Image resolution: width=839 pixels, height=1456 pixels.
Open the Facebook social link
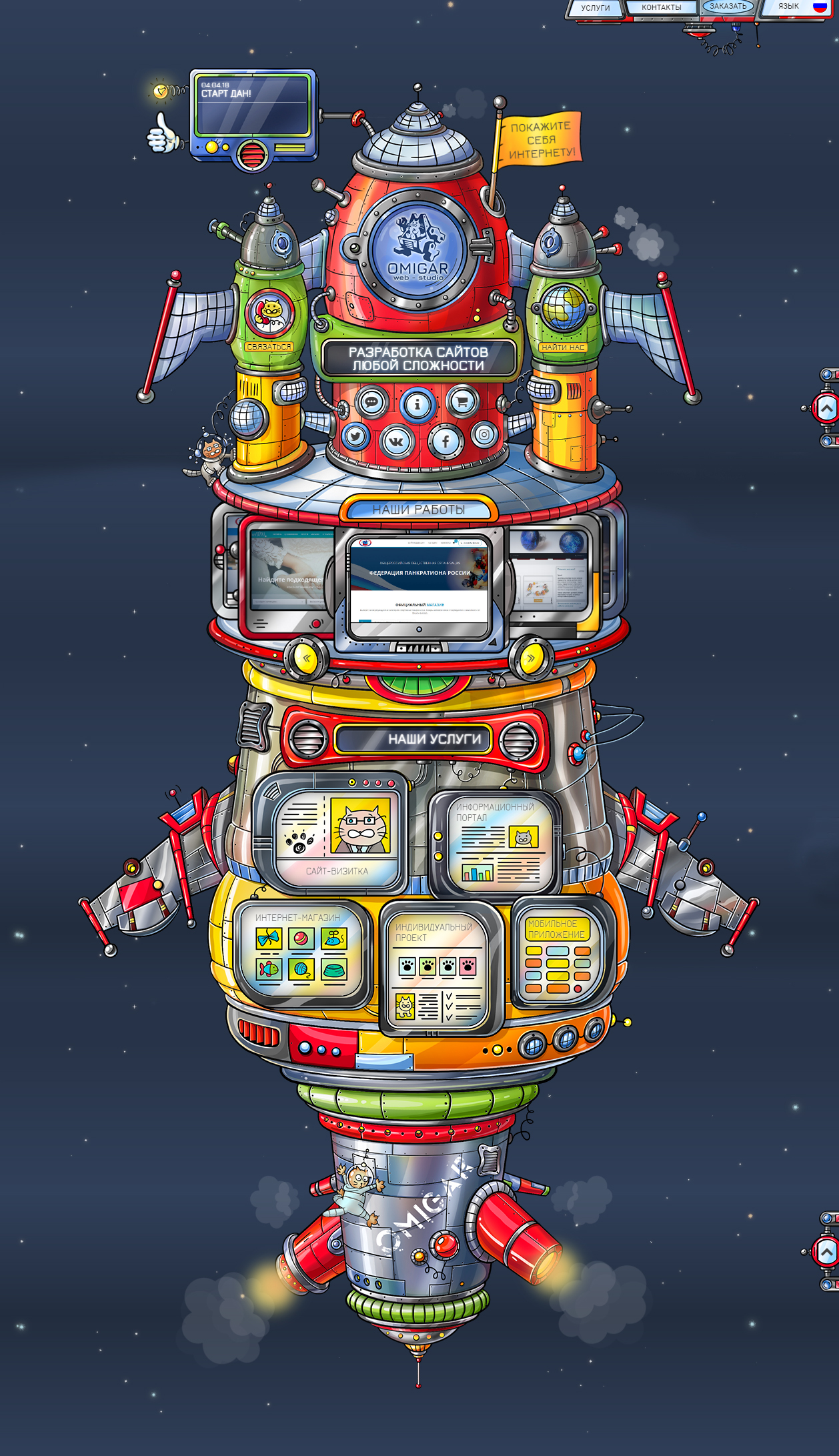tap(446, 441)
